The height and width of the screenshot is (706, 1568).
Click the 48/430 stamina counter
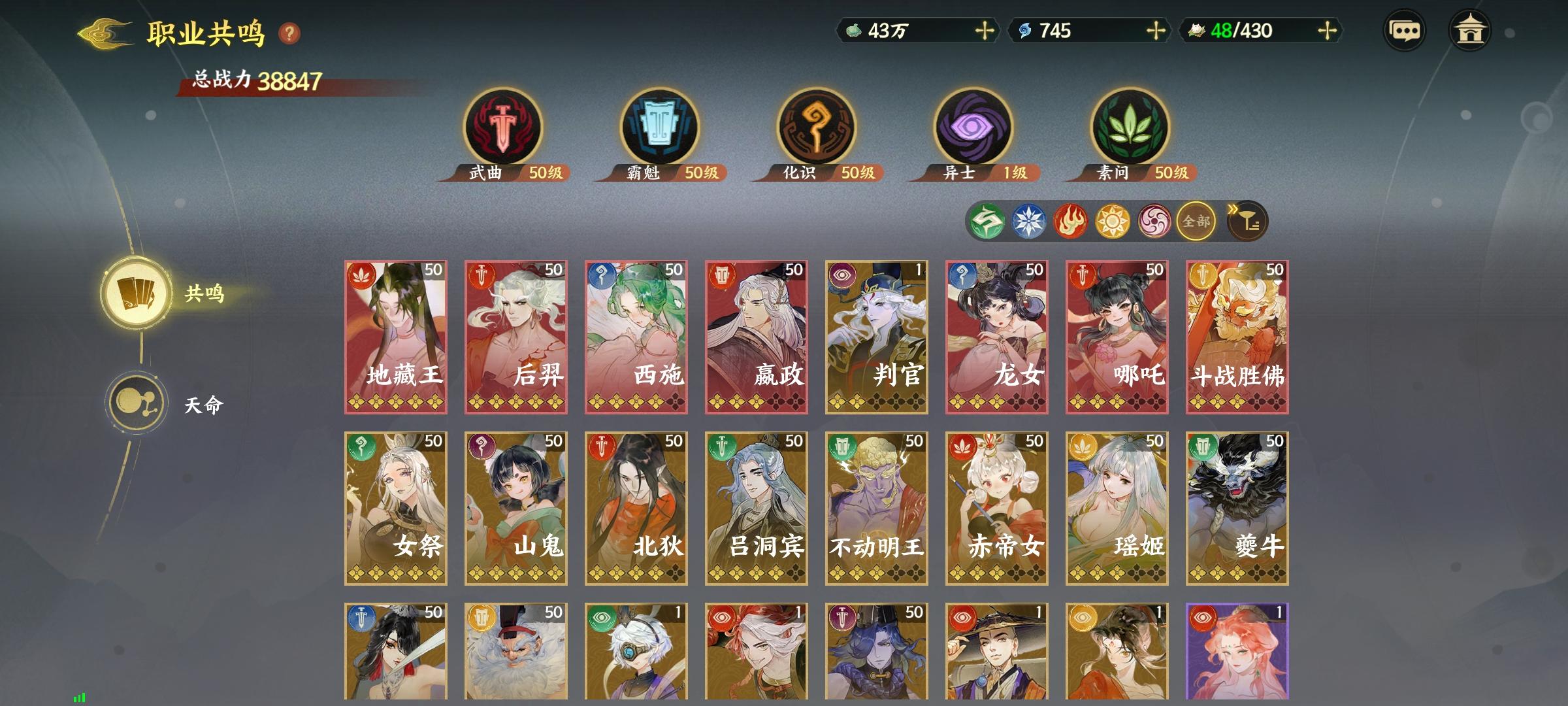coord(1241,29)
